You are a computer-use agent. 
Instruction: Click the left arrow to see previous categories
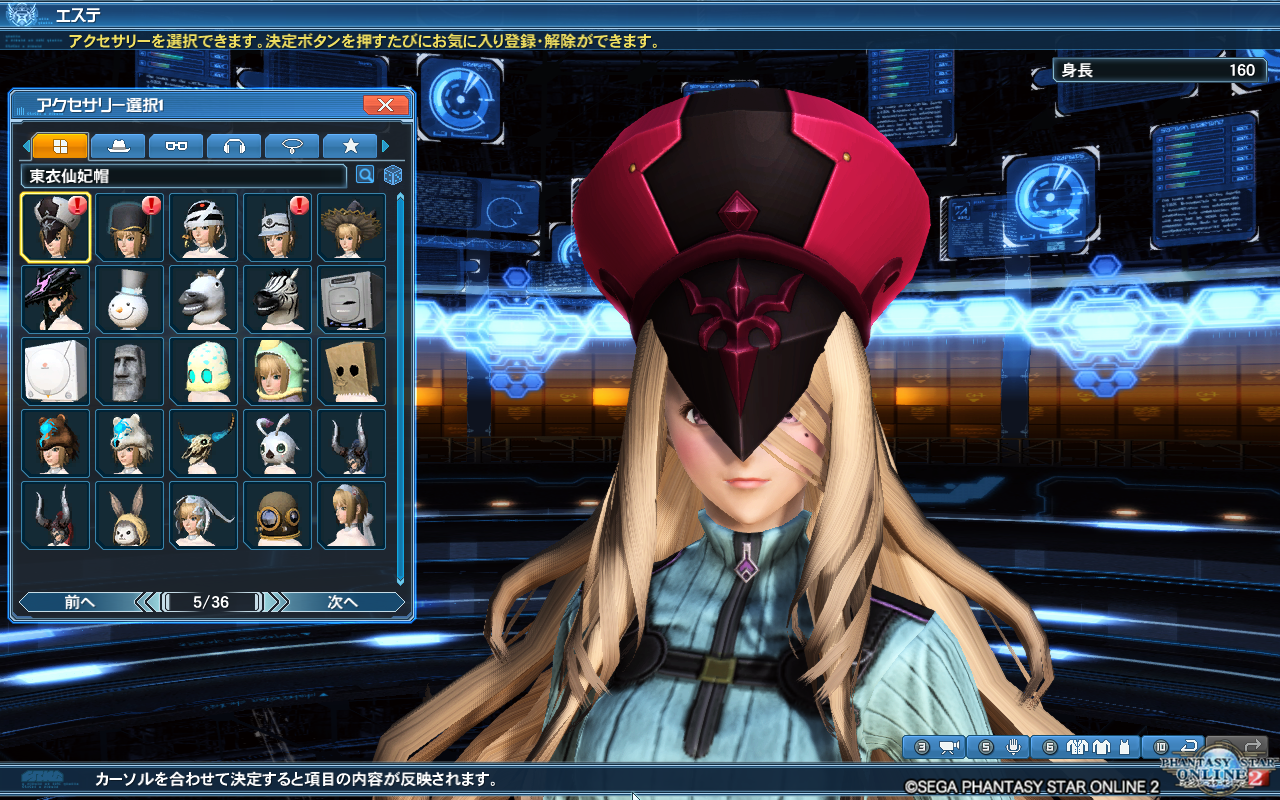click(26, 145)
